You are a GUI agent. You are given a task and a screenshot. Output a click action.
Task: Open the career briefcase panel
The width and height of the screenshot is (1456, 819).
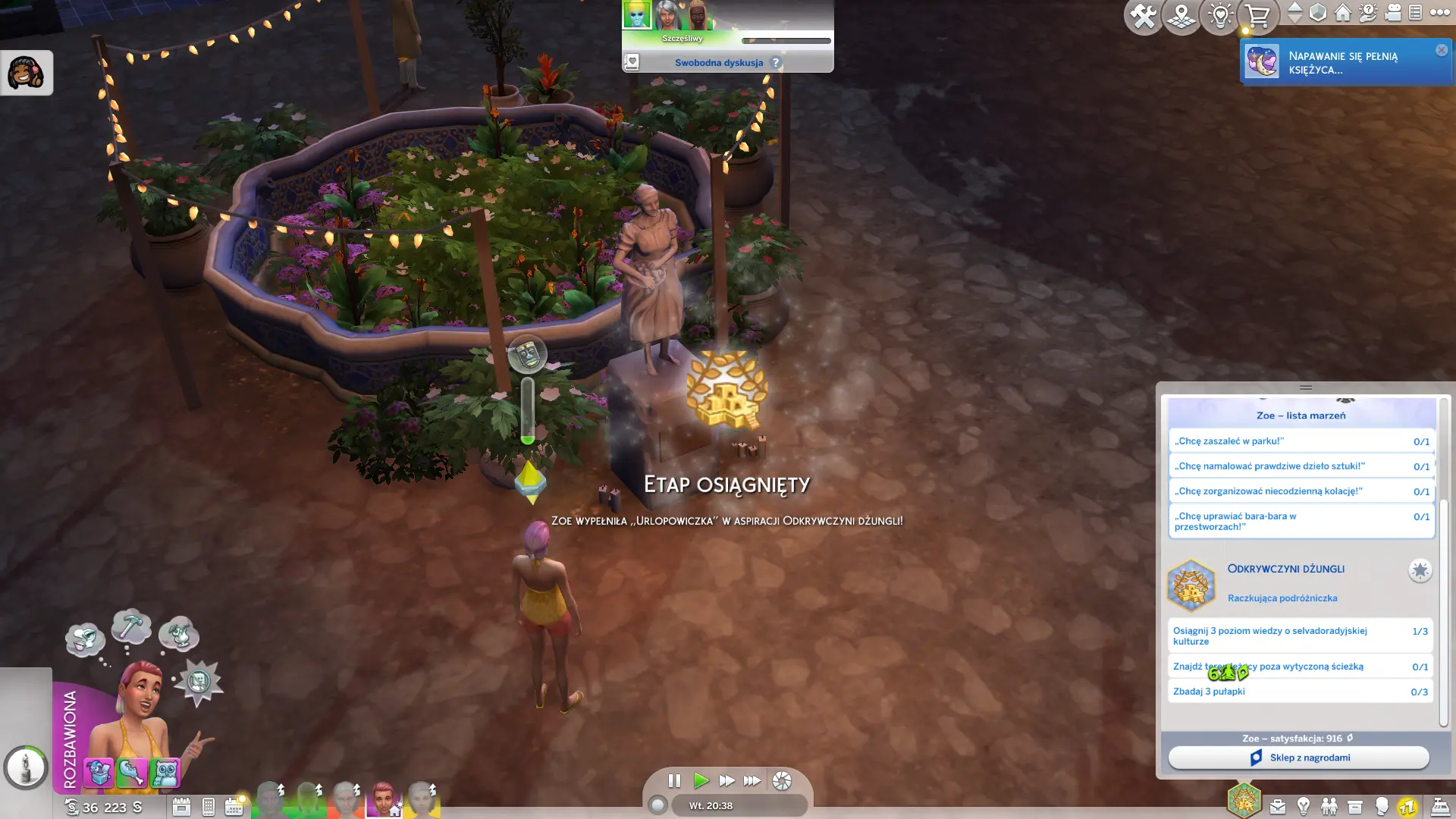[x=1278, y=807]
